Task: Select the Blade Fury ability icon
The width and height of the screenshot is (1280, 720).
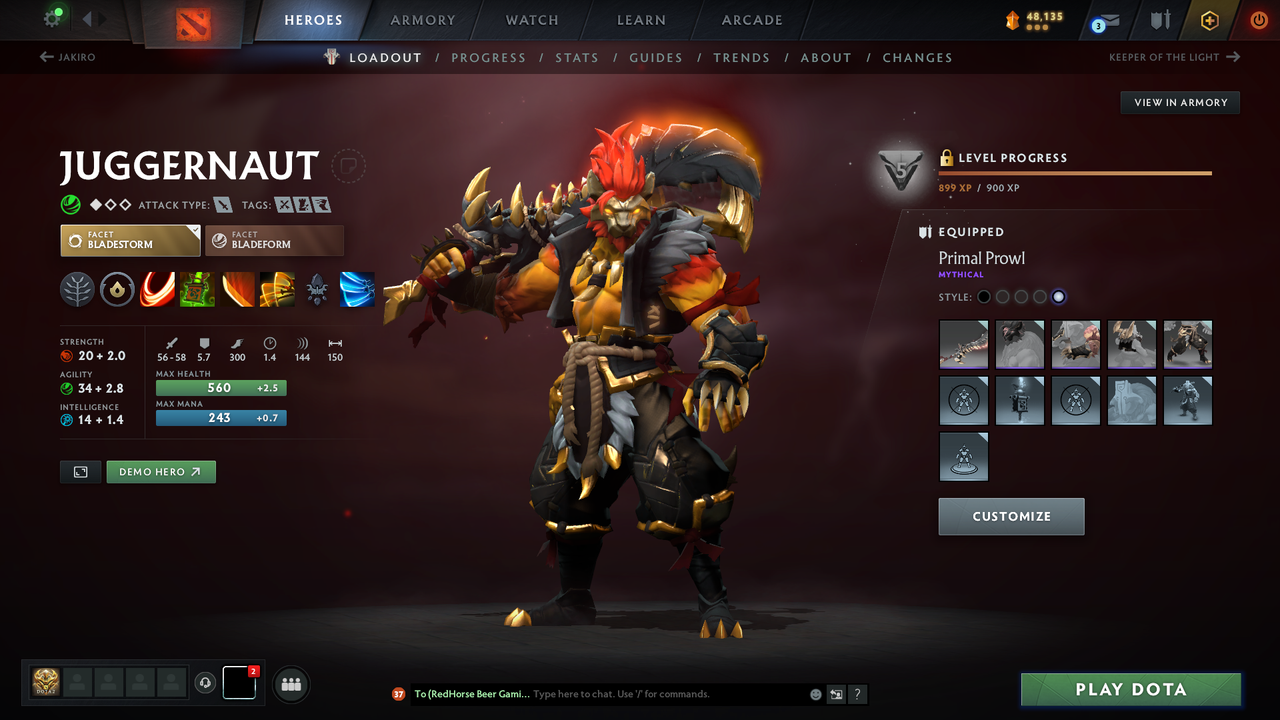Action: 157,290
